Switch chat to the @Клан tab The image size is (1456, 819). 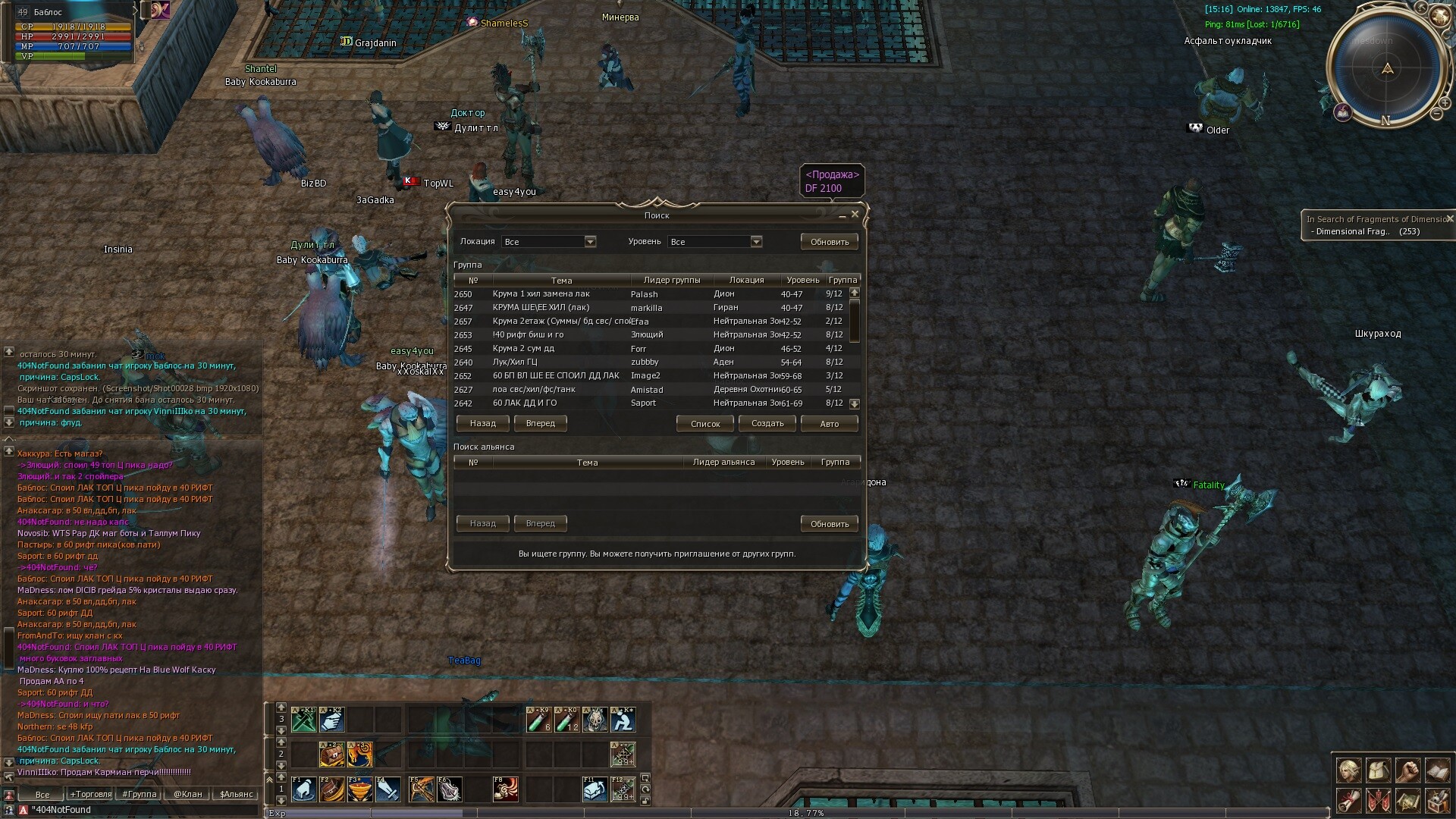tap(187, 794)
